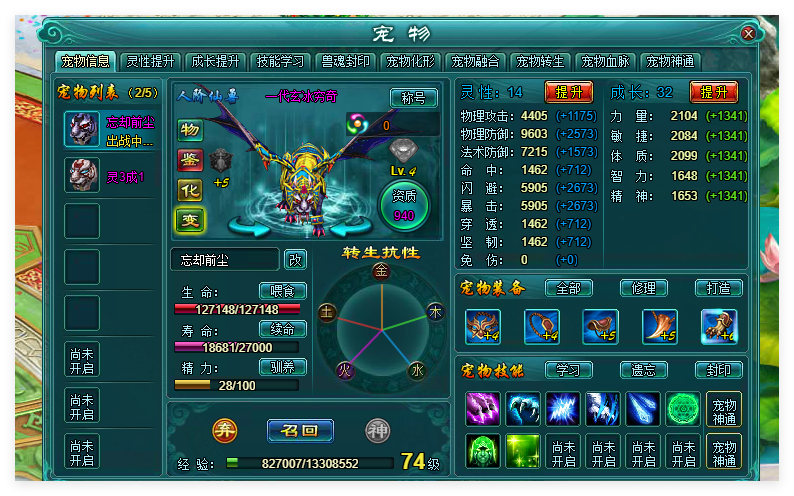Choose the 灵3成1 pet in the list

pyautogui.click(x=110, y=176)
